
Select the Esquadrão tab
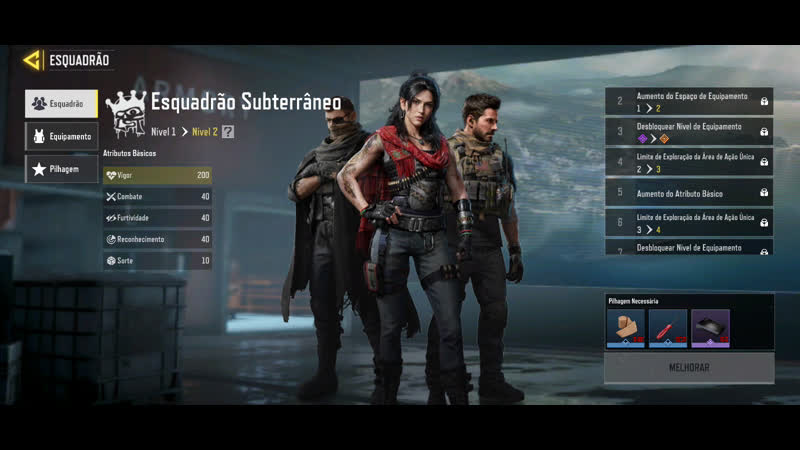tap(61, 103)
